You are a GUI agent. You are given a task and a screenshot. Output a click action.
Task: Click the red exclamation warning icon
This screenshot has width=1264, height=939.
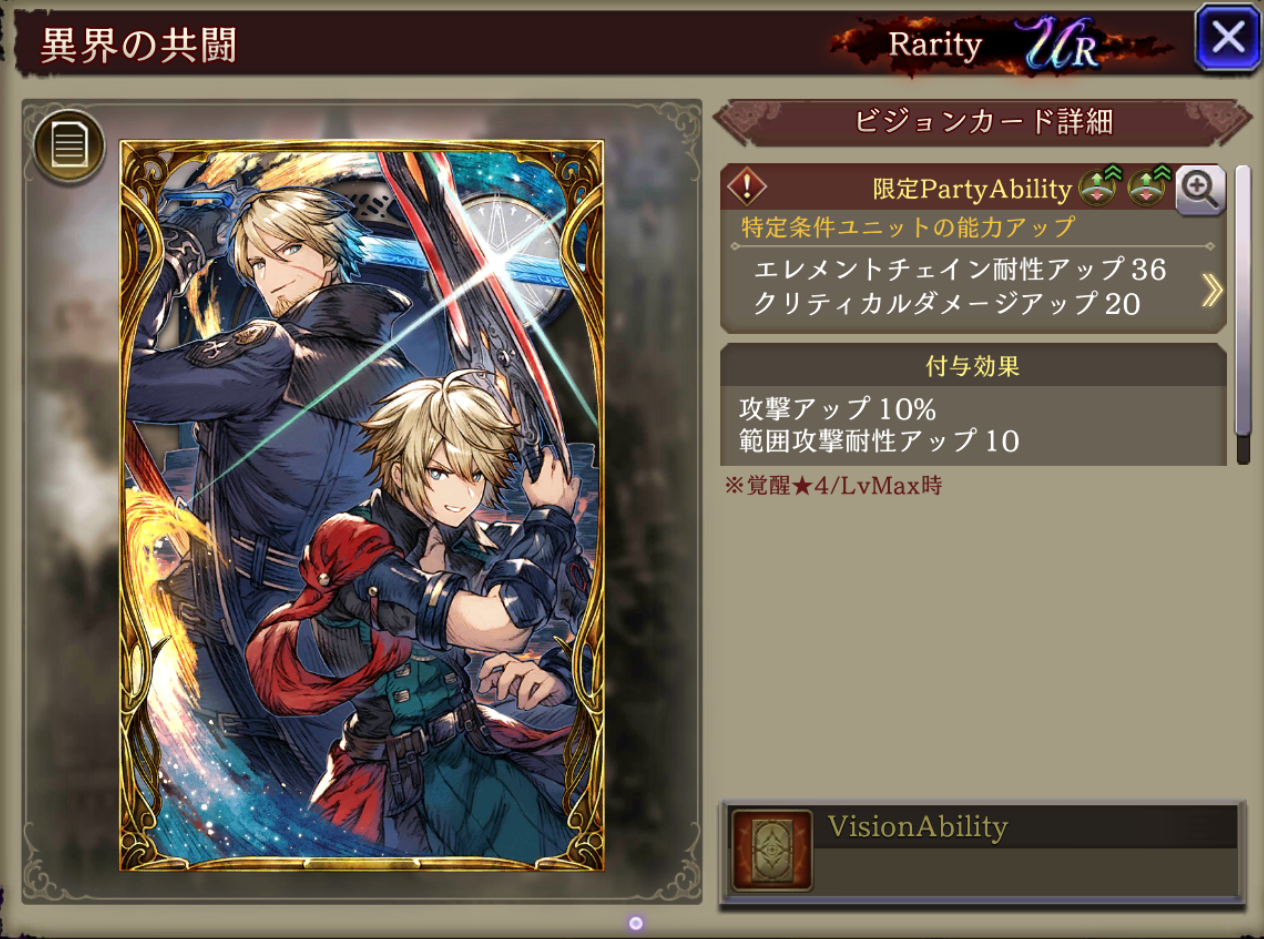[746, 187]
